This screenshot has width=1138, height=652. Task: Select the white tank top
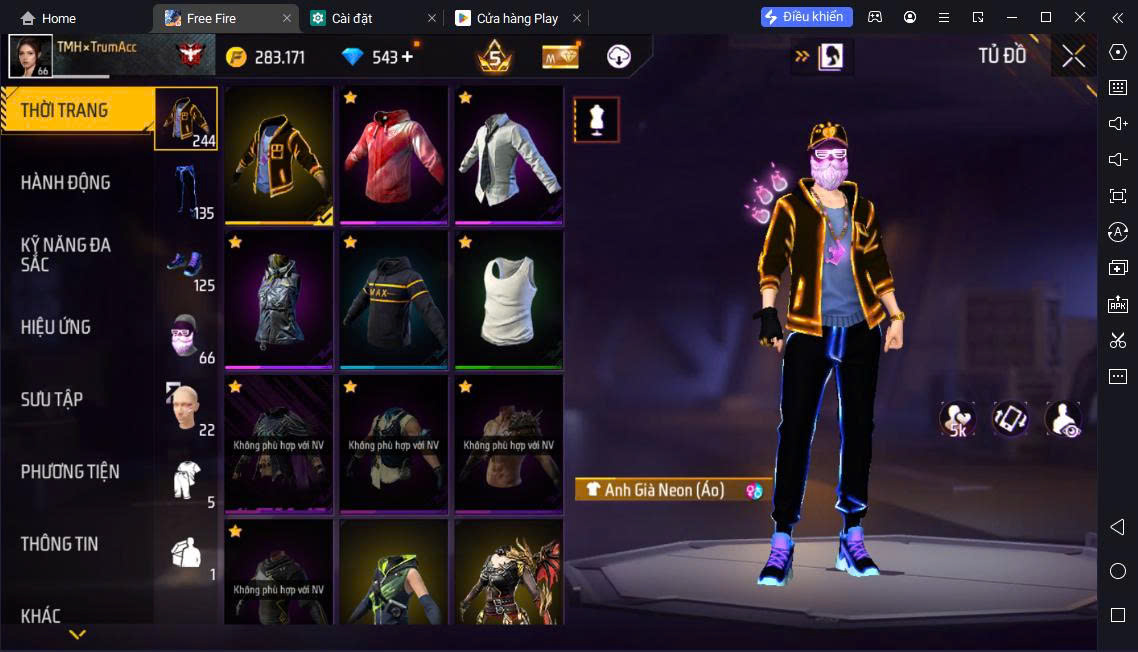click(x=509, y=299)
